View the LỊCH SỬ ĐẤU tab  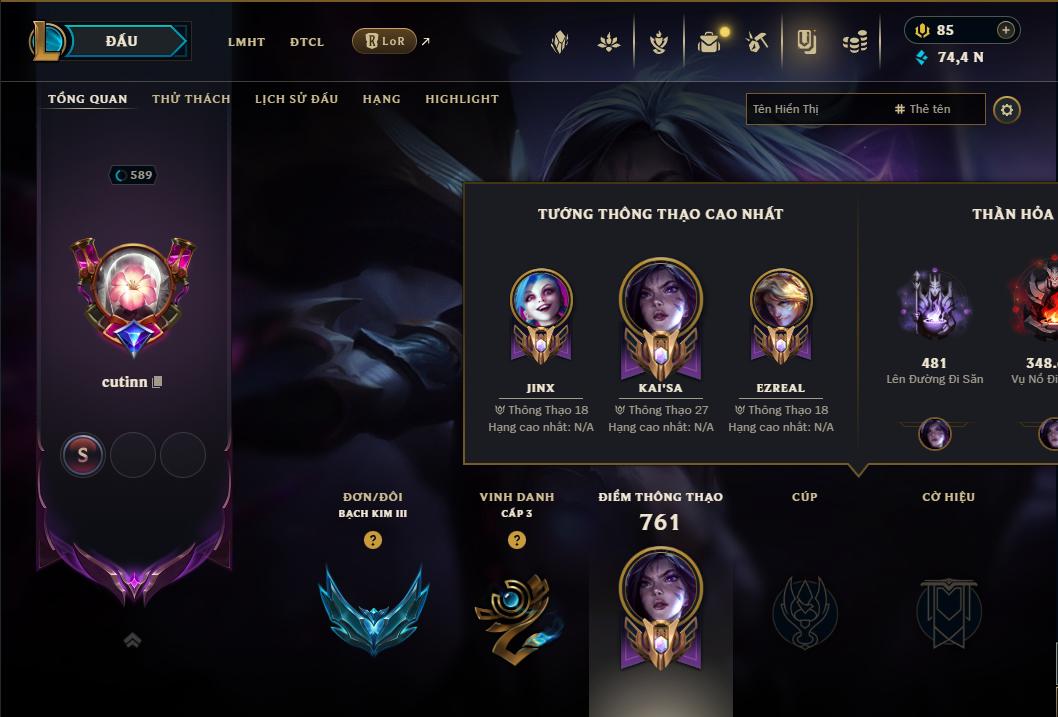[x=296, y=99]
